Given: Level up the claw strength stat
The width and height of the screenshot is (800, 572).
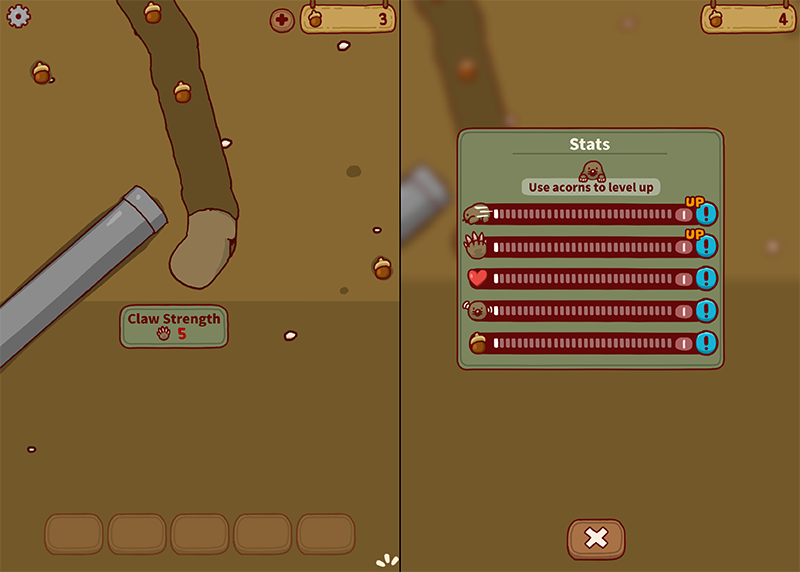Looking at the screenshot, I should tap(707, 246).
